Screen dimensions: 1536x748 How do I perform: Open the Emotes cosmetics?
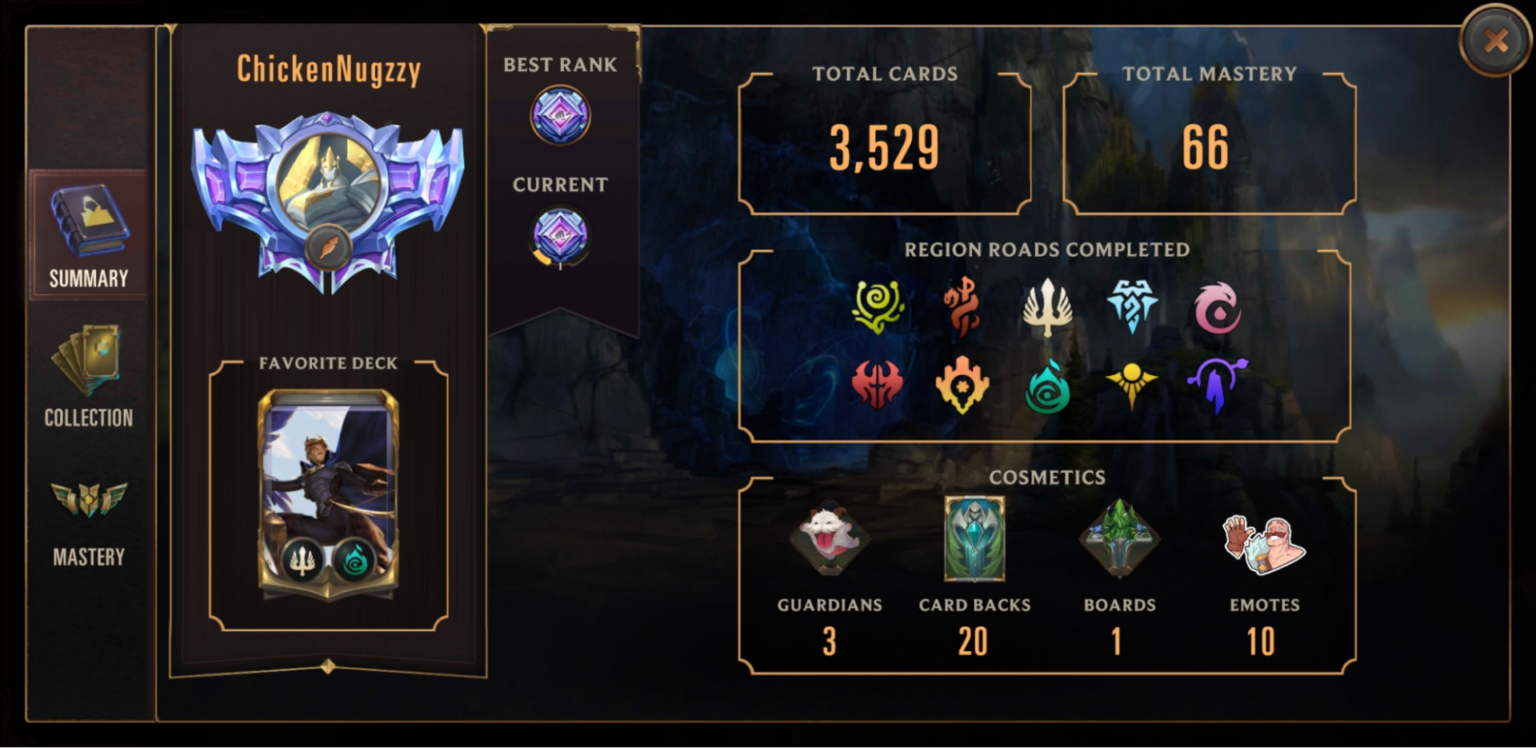(1264, 545)
